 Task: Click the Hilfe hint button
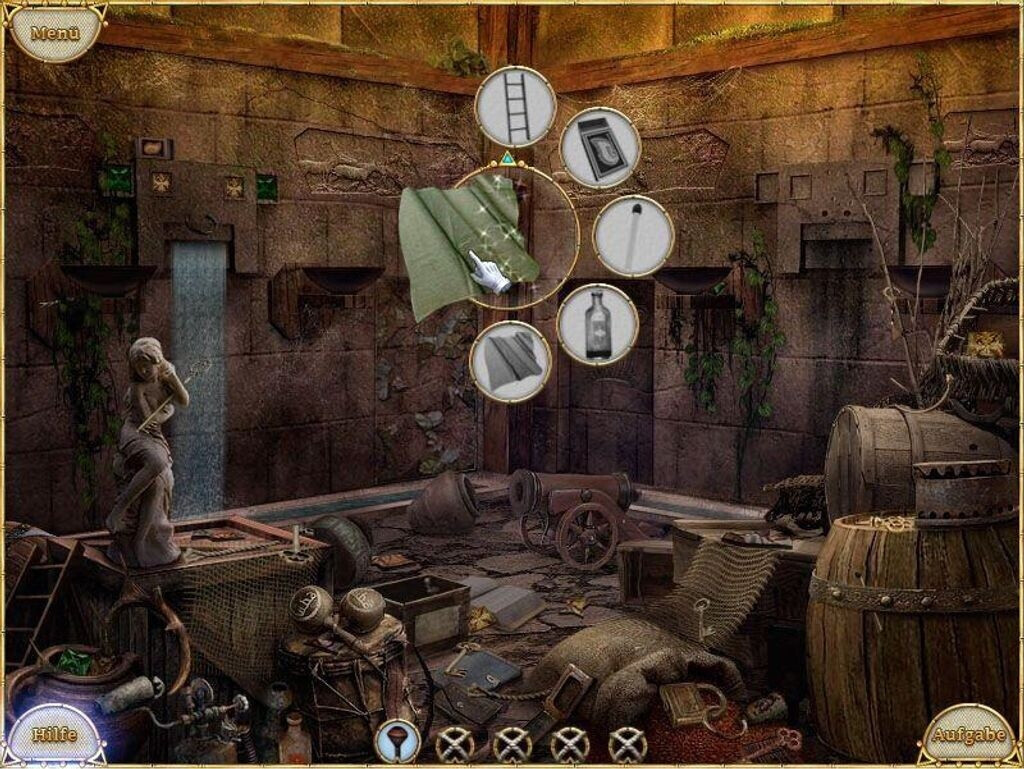(x=55, y=734)
